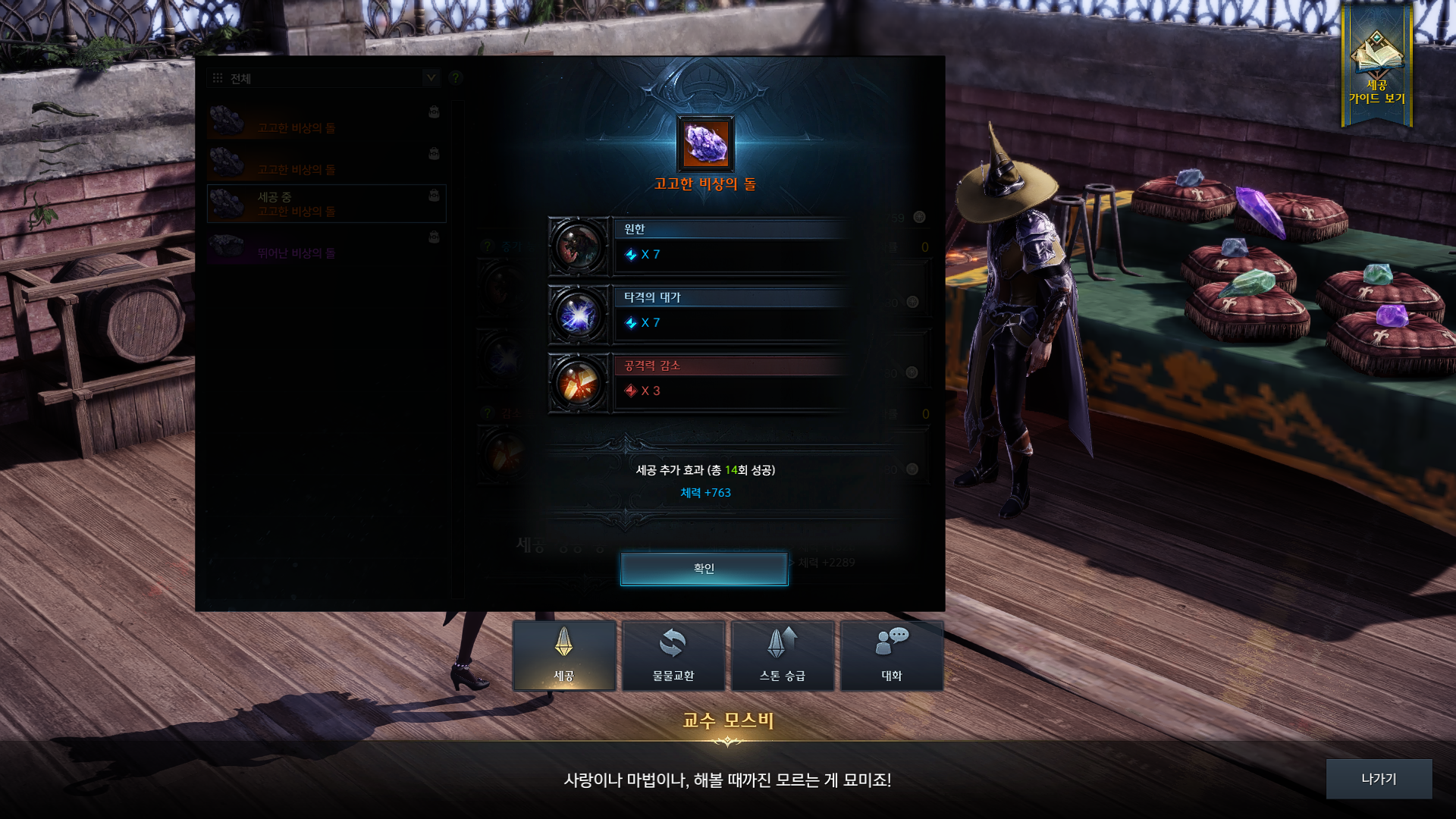Choose 대화 to talk with the NPC
Screen dimensions: 1456x819
tap(892, 656)
